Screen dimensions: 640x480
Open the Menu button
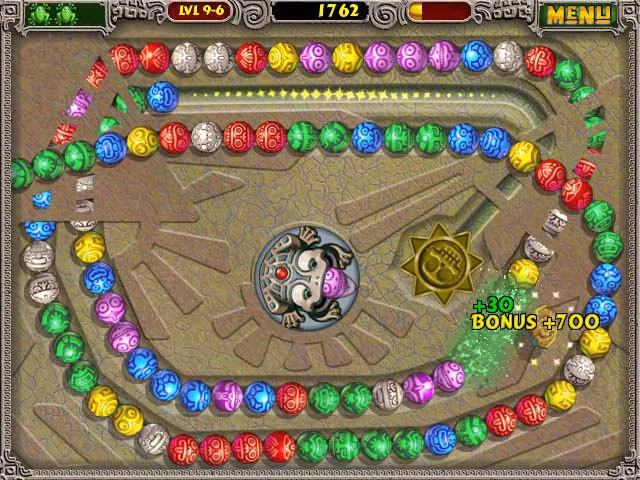pos(578,15)
